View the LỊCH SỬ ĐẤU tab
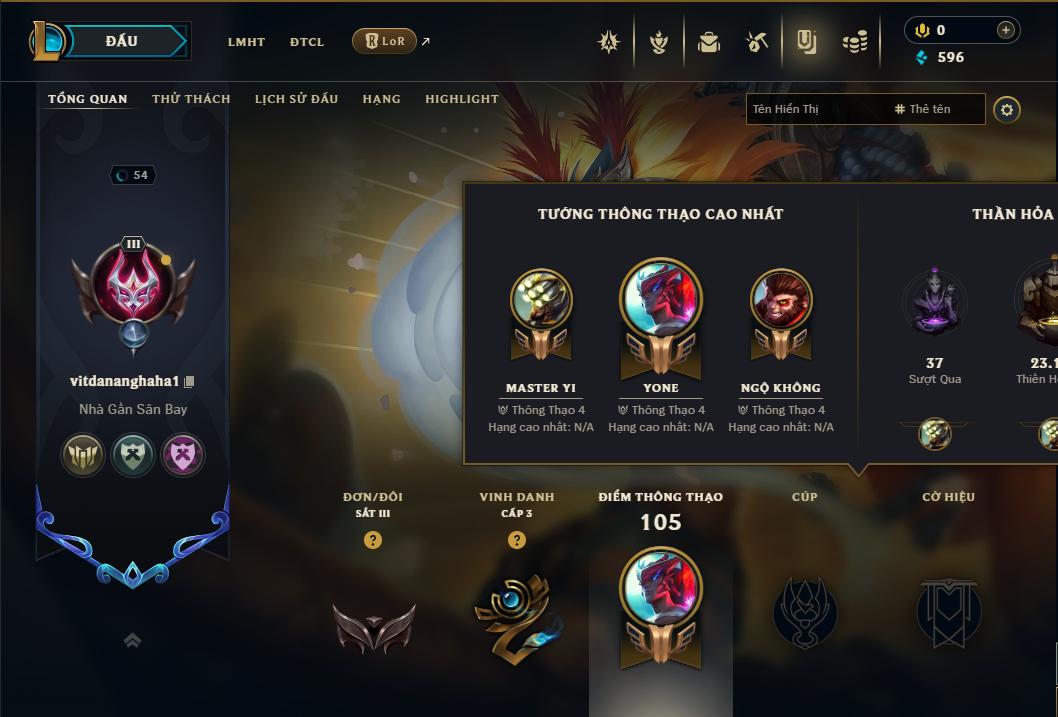Viewport: 1058px width, 717px height. (x=296, y=99)
